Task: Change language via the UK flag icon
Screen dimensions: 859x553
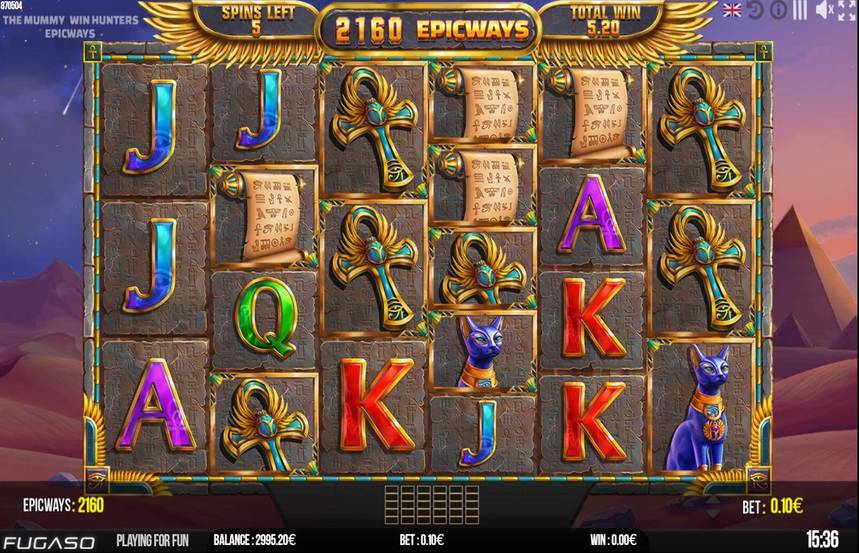Action: (x=734, y=11)
